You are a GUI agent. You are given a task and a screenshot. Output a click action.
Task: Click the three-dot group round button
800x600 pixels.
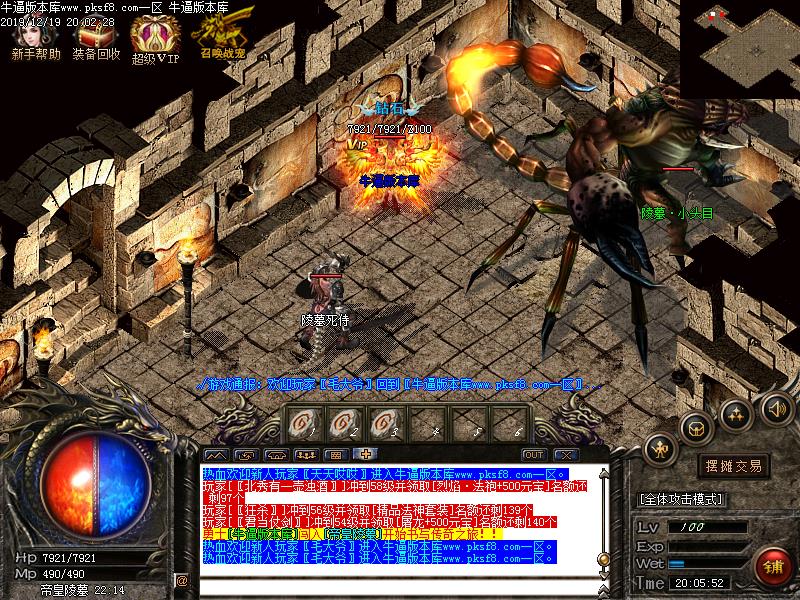click(x=735, y=412)
